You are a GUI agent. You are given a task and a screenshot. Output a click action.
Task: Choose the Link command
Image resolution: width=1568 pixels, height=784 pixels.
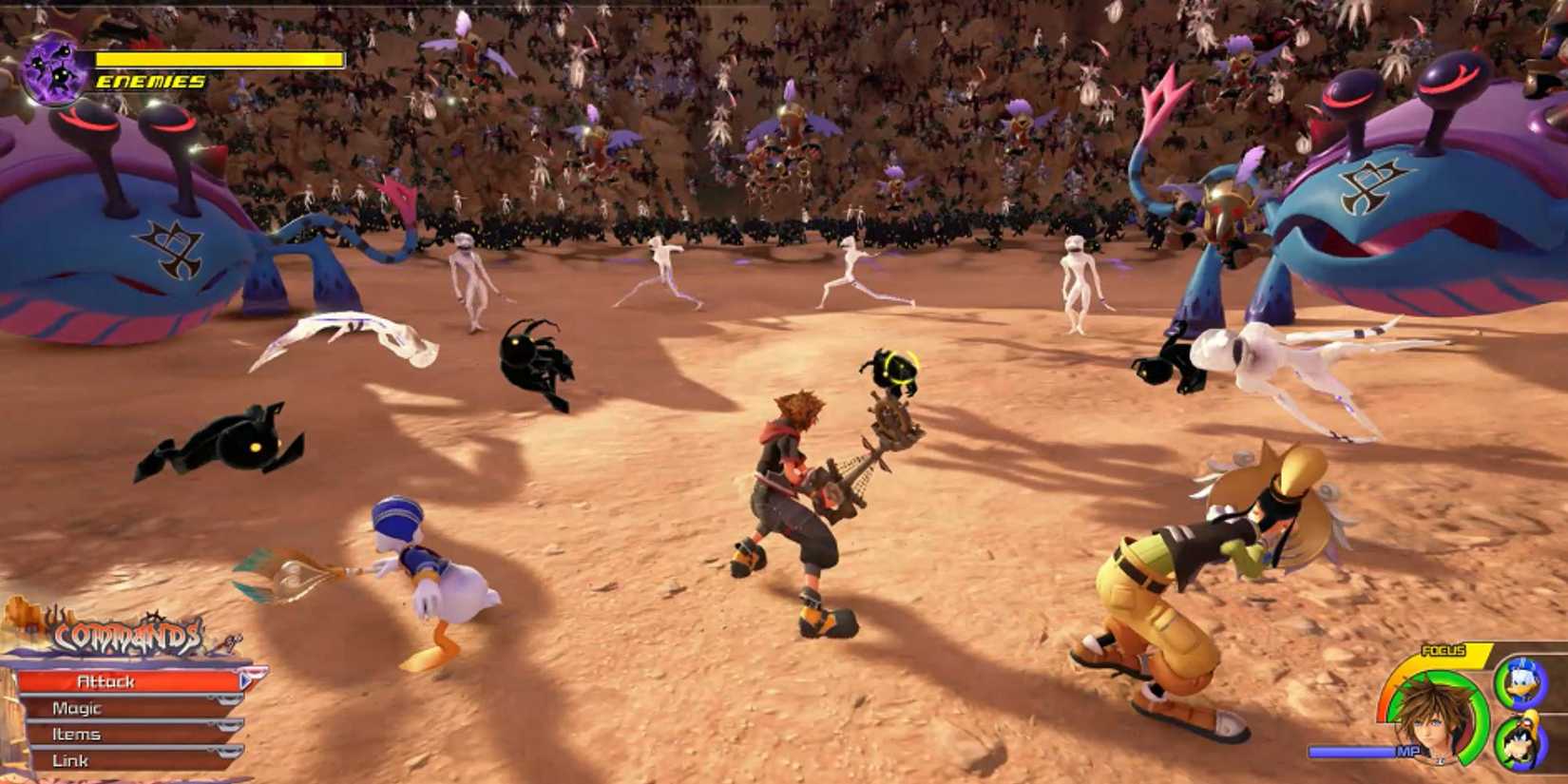tap(70, 759)
